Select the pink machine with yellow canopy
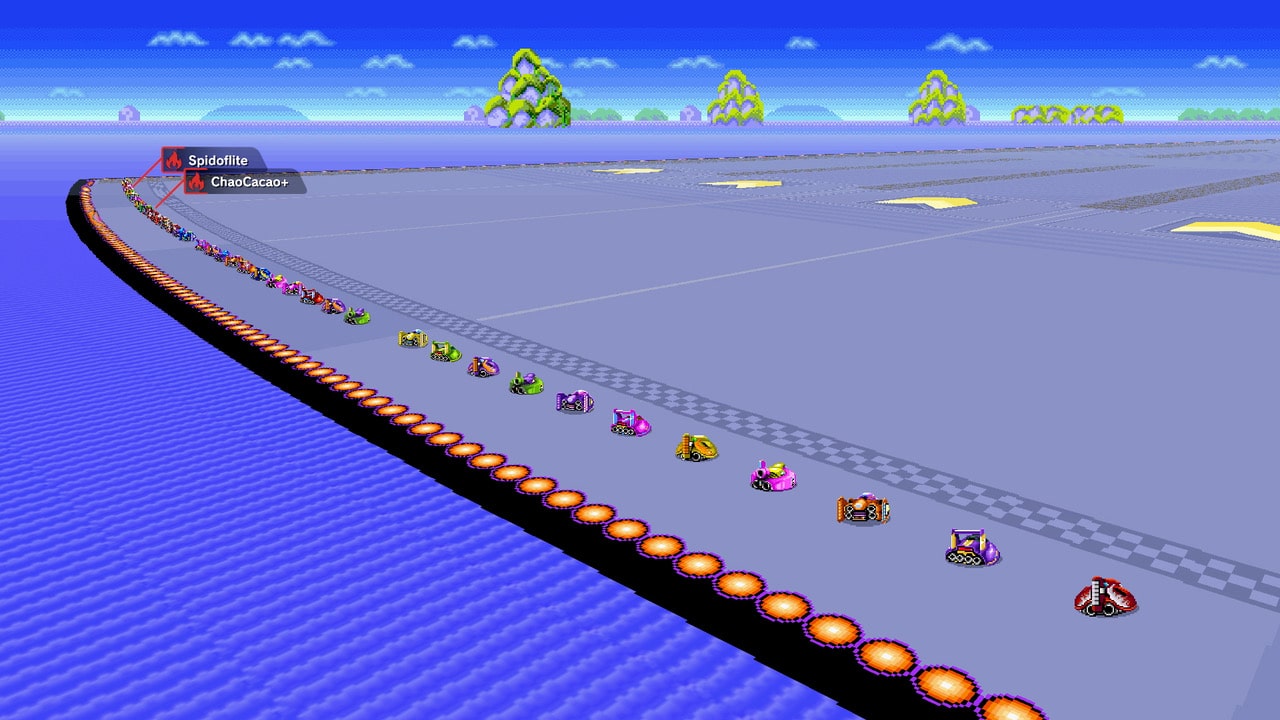1280x720 pixels. [772, 475]
